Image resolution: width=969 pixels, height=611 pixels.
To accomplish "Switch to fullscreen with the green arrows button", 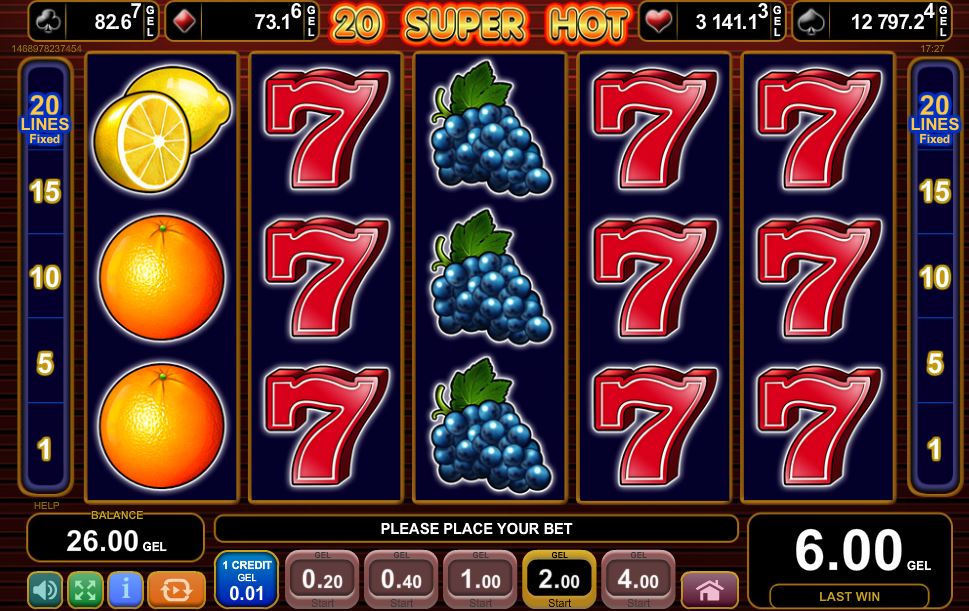I will (85, 589).
